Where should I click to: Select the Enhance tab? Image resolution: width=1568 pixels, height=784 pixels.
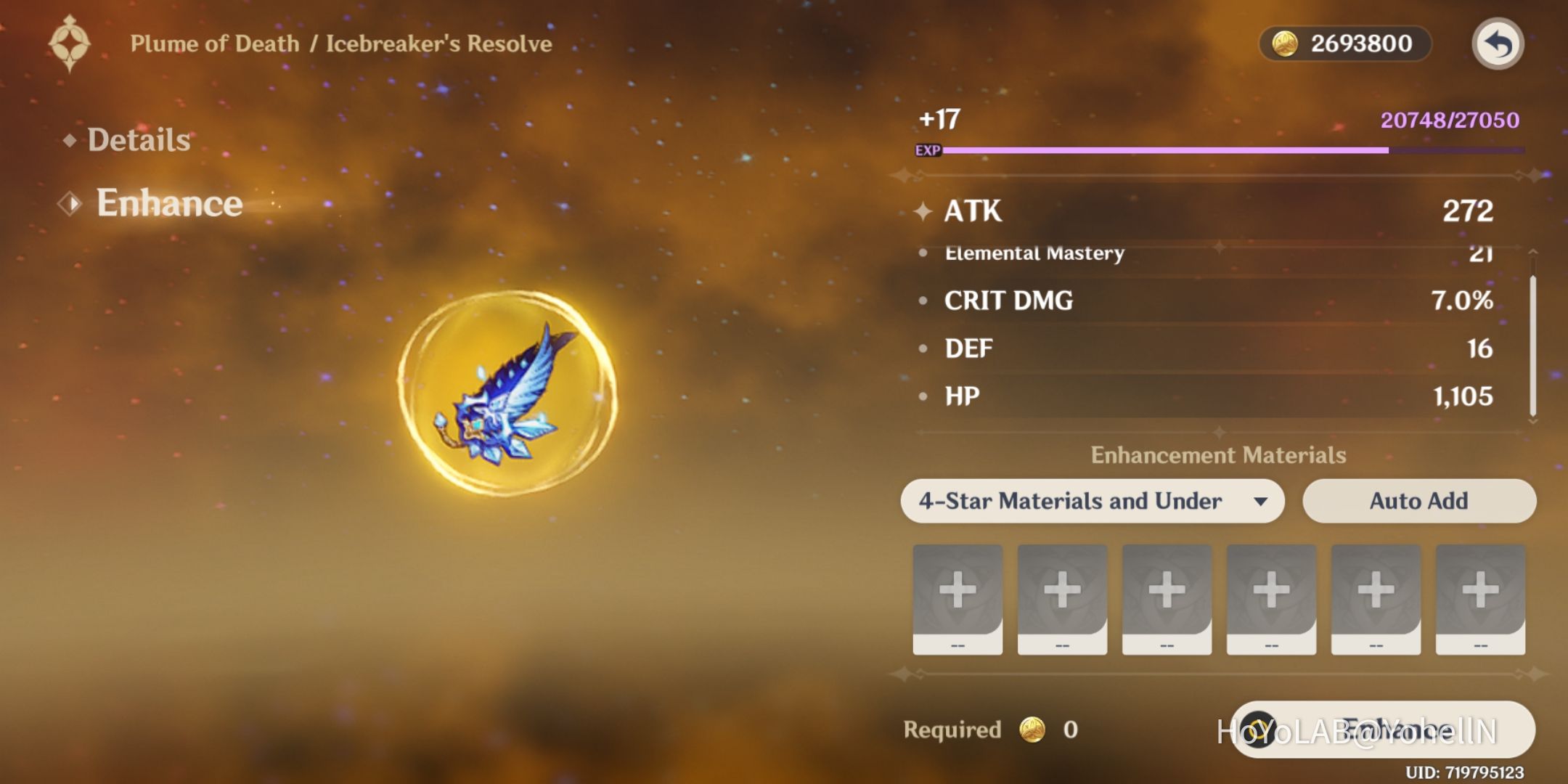168,203
